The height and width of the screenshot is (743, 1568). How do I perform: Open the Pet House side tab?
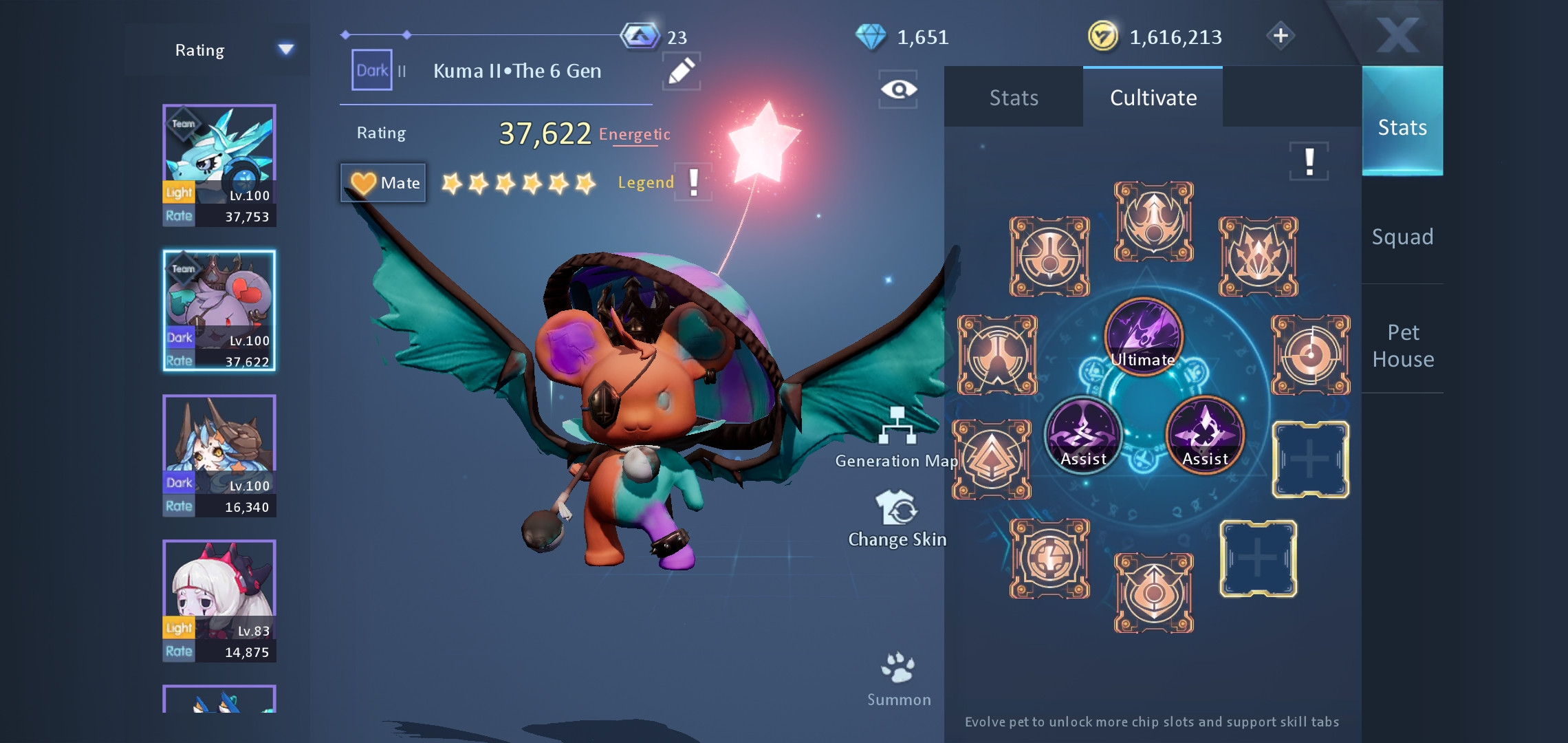1403,345
